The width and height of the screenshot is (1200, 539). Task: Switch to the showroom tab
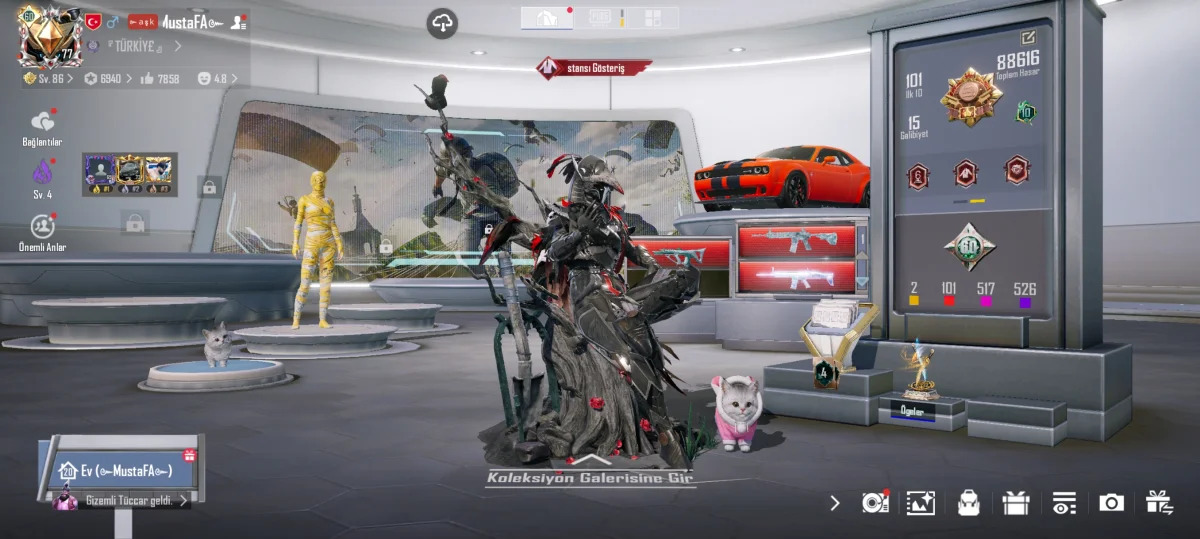546,18
